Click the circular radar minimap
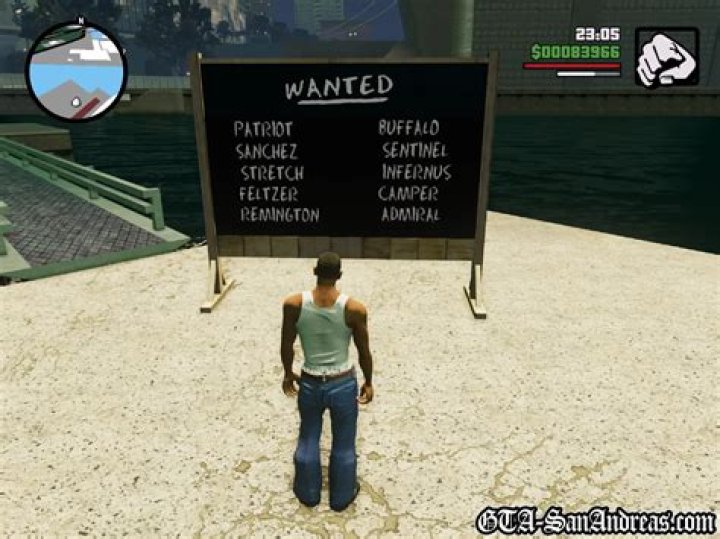This screenshot has width=720, height=539. tap(76, 72)
